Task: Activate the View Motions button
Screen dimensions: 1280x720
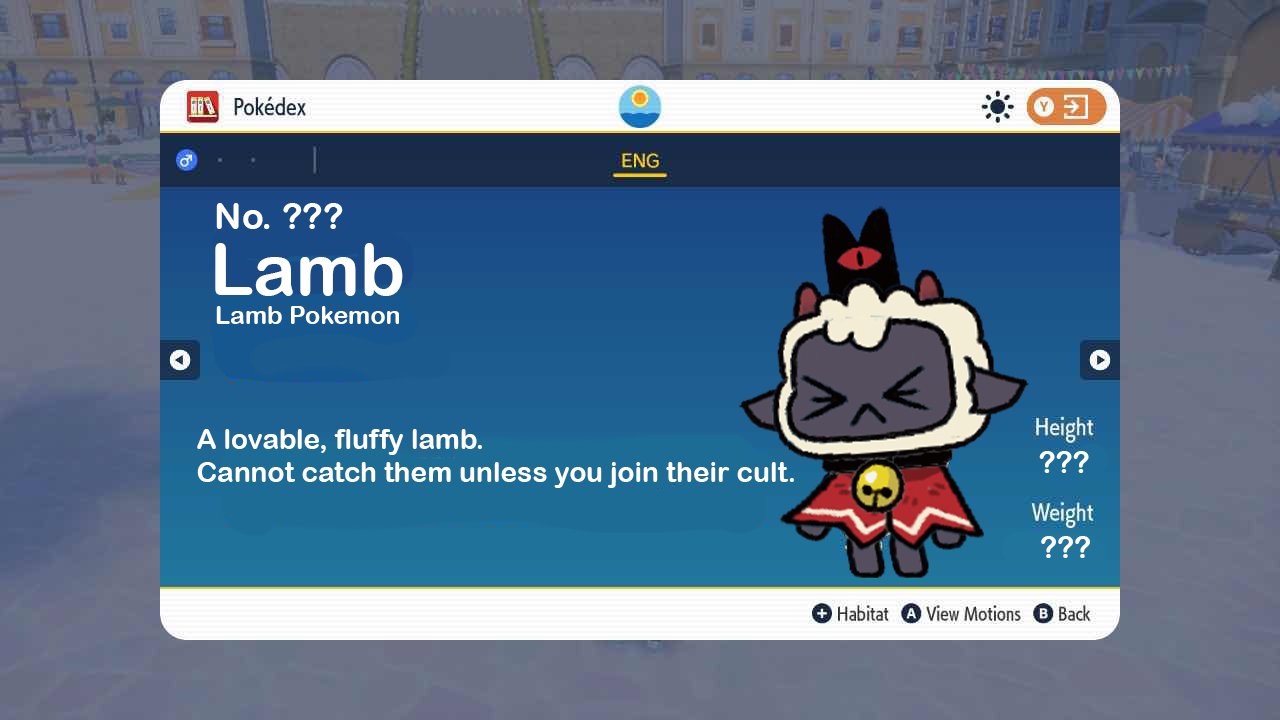Action: click(961, 614)
